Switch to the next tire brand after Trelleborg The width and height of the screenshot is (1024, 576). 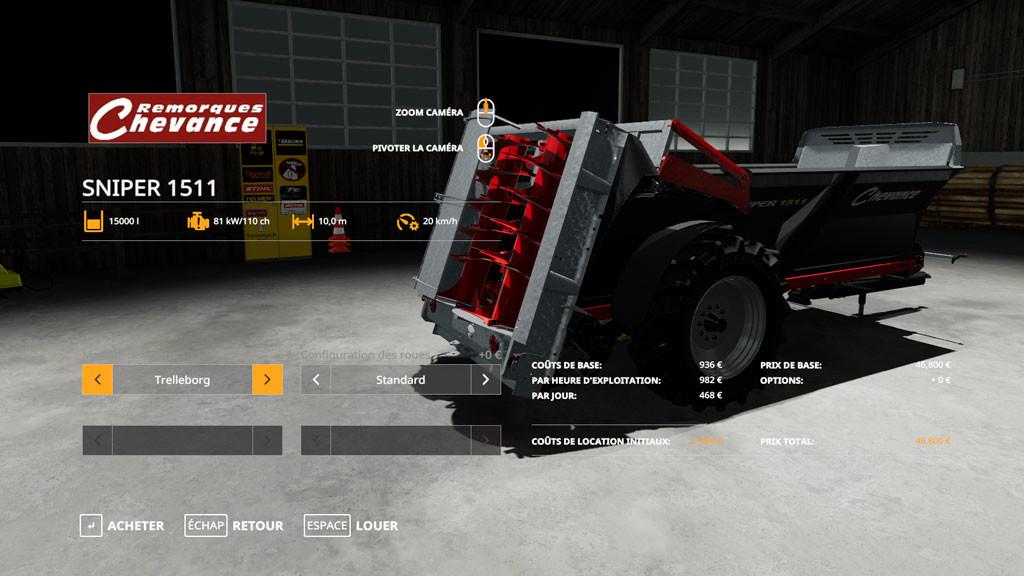point(267,380)
